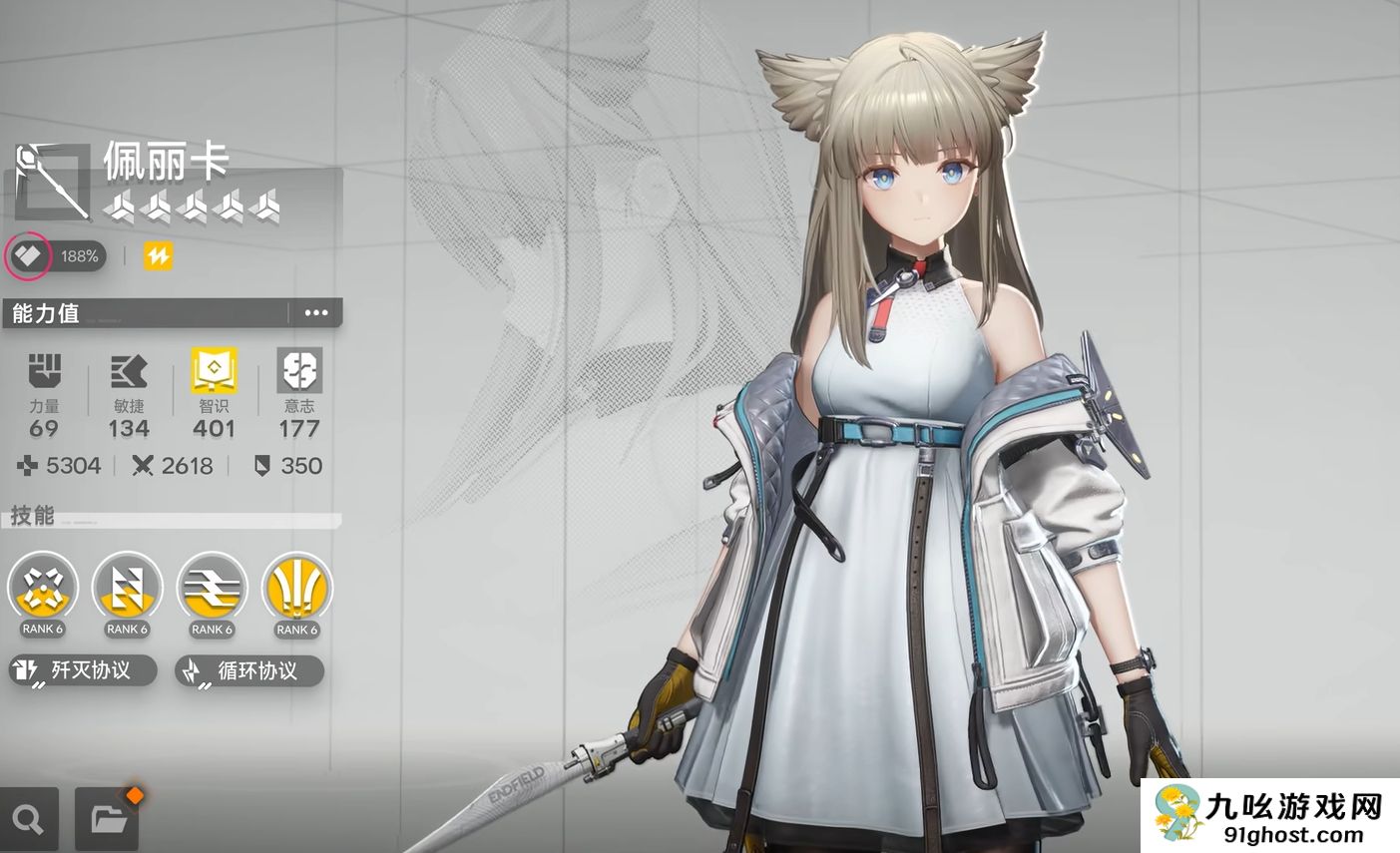1400x853 pixels.
Task: Open the three-dot attribute details button
Action: [315, 312]
